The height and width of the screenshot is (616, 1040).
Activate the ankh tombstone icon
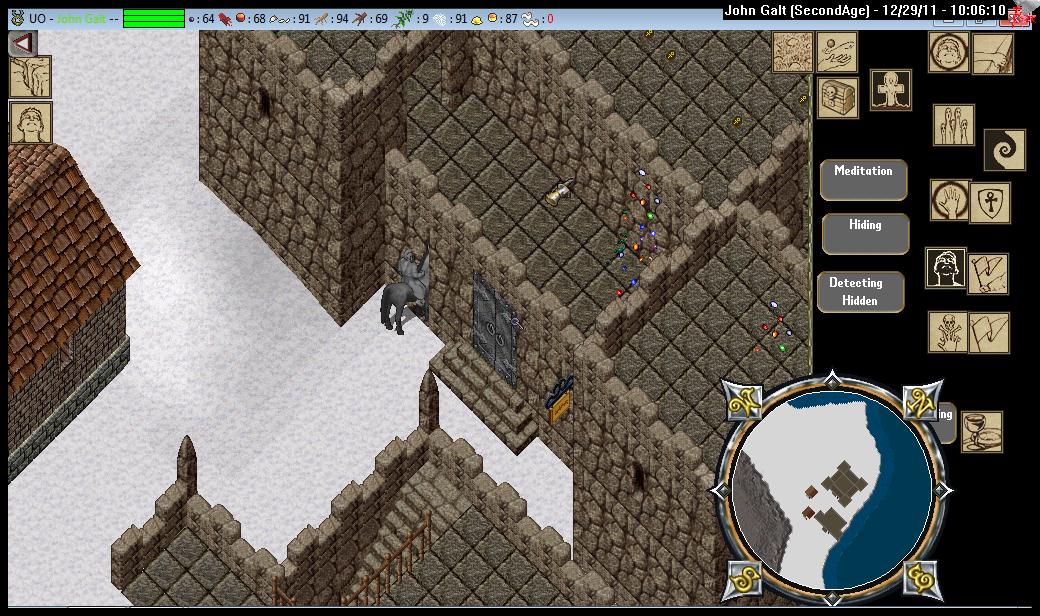click(889, 90)
